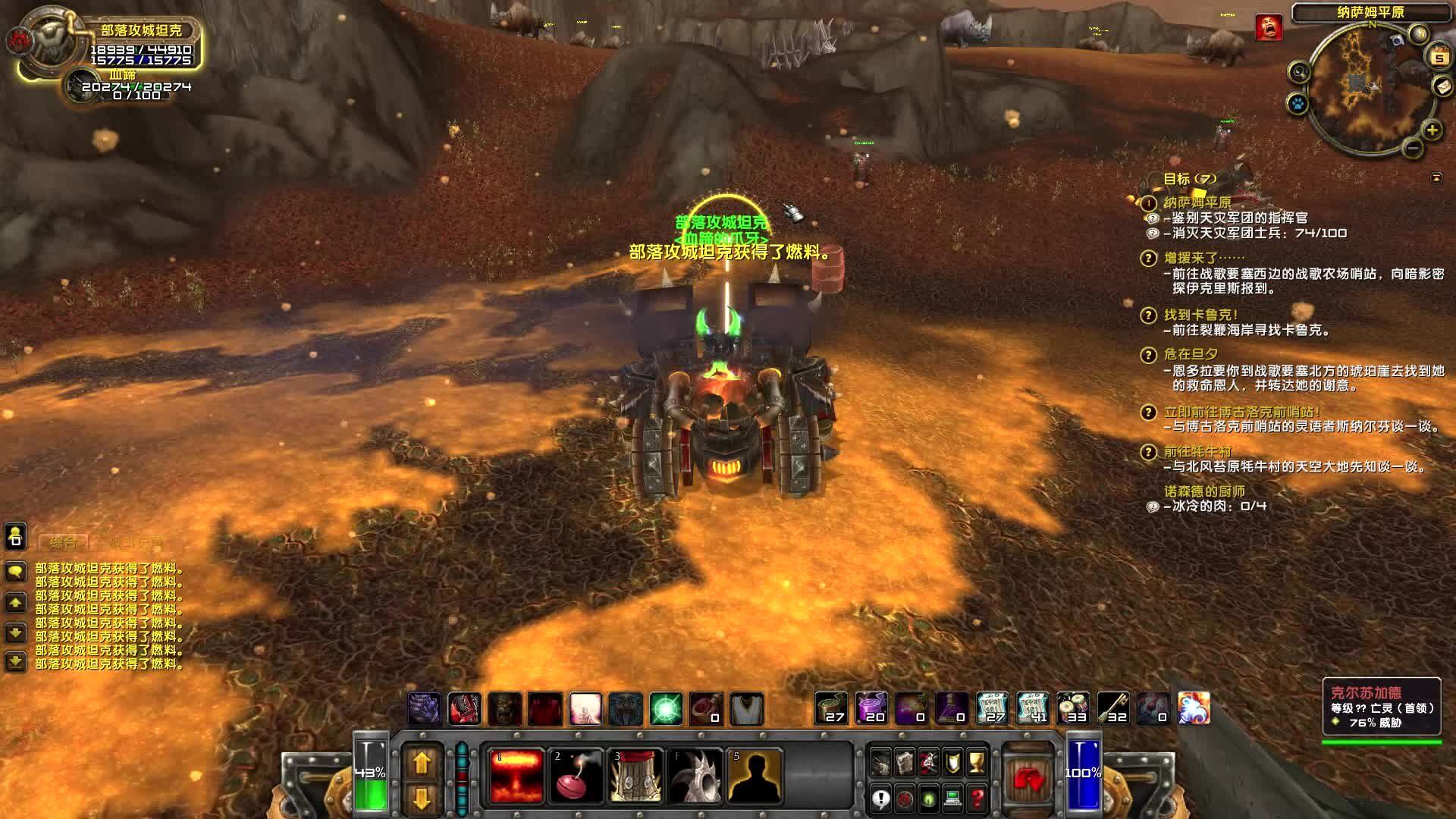Zoom out the minimap with minus button
The height and width of the screenshot is (819, 1456).
pos(1412,149)
